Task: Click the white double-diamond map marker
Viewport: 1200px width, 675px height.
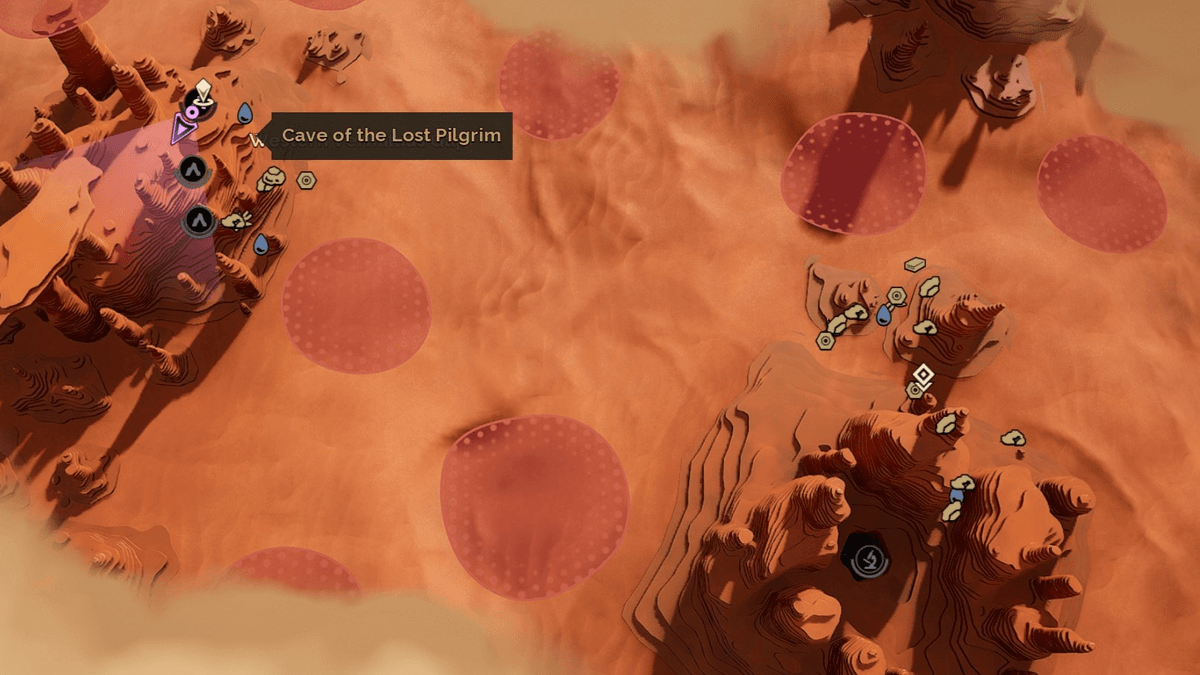Action: pos(923,375)
